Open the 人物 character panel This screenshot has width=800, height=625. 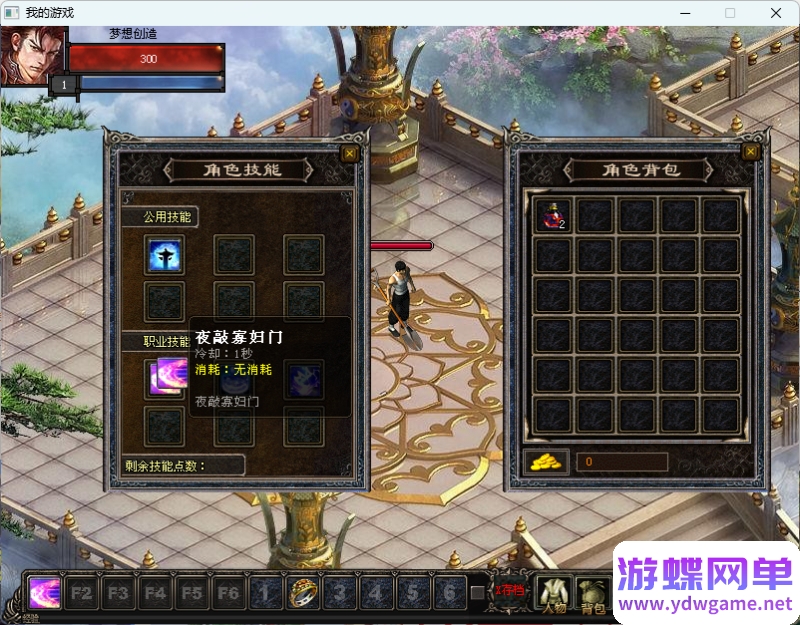coord(553,593)
